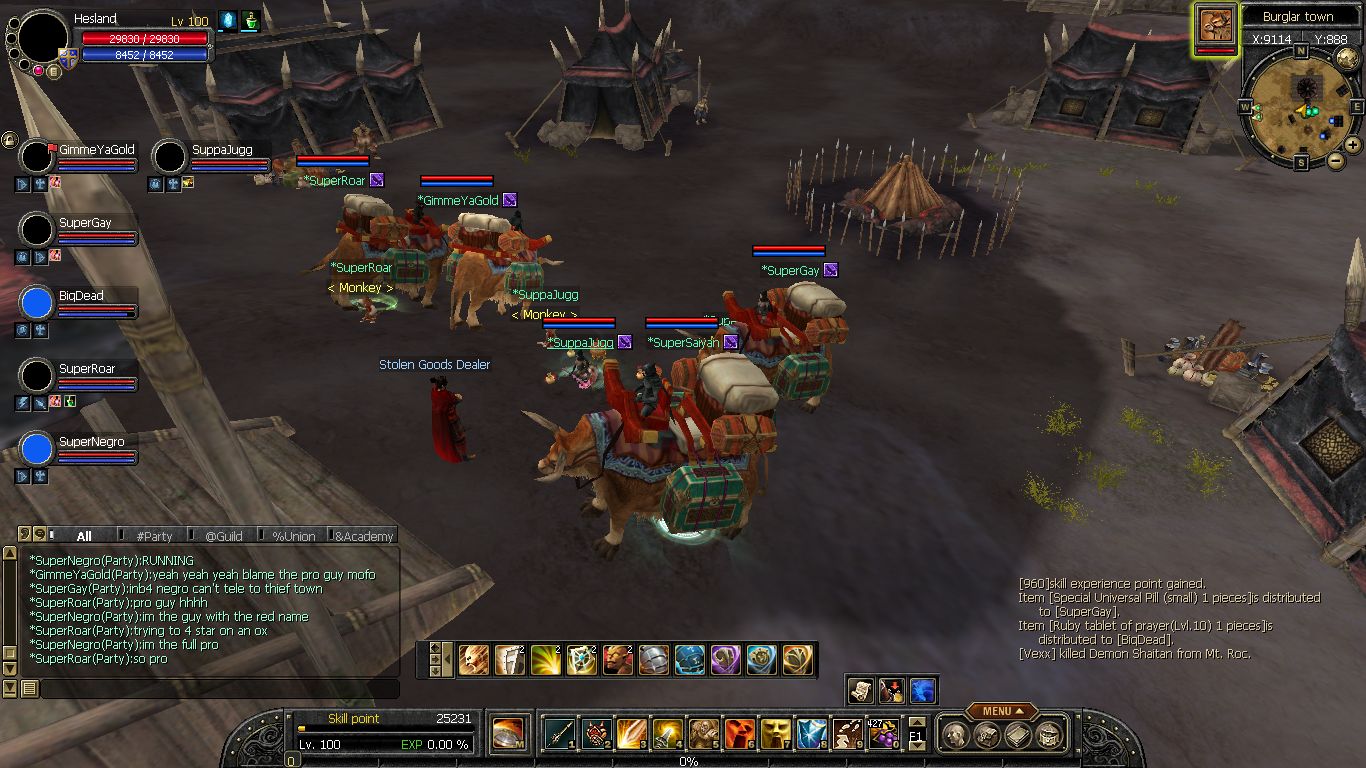The width and height of the screenshot is (1366, 768).
Task: Toggle the padlock icon above party list
Action: pyautogui.click(x=9, y=139)
